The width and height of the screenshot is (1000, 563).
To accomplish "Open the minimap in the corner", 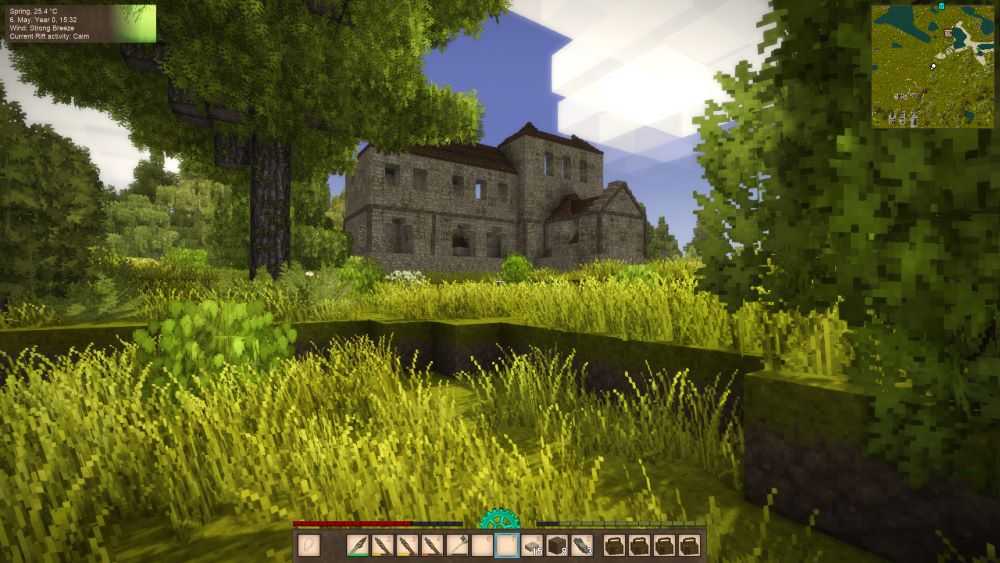I will pyautogui.click(x=932, y=65).
